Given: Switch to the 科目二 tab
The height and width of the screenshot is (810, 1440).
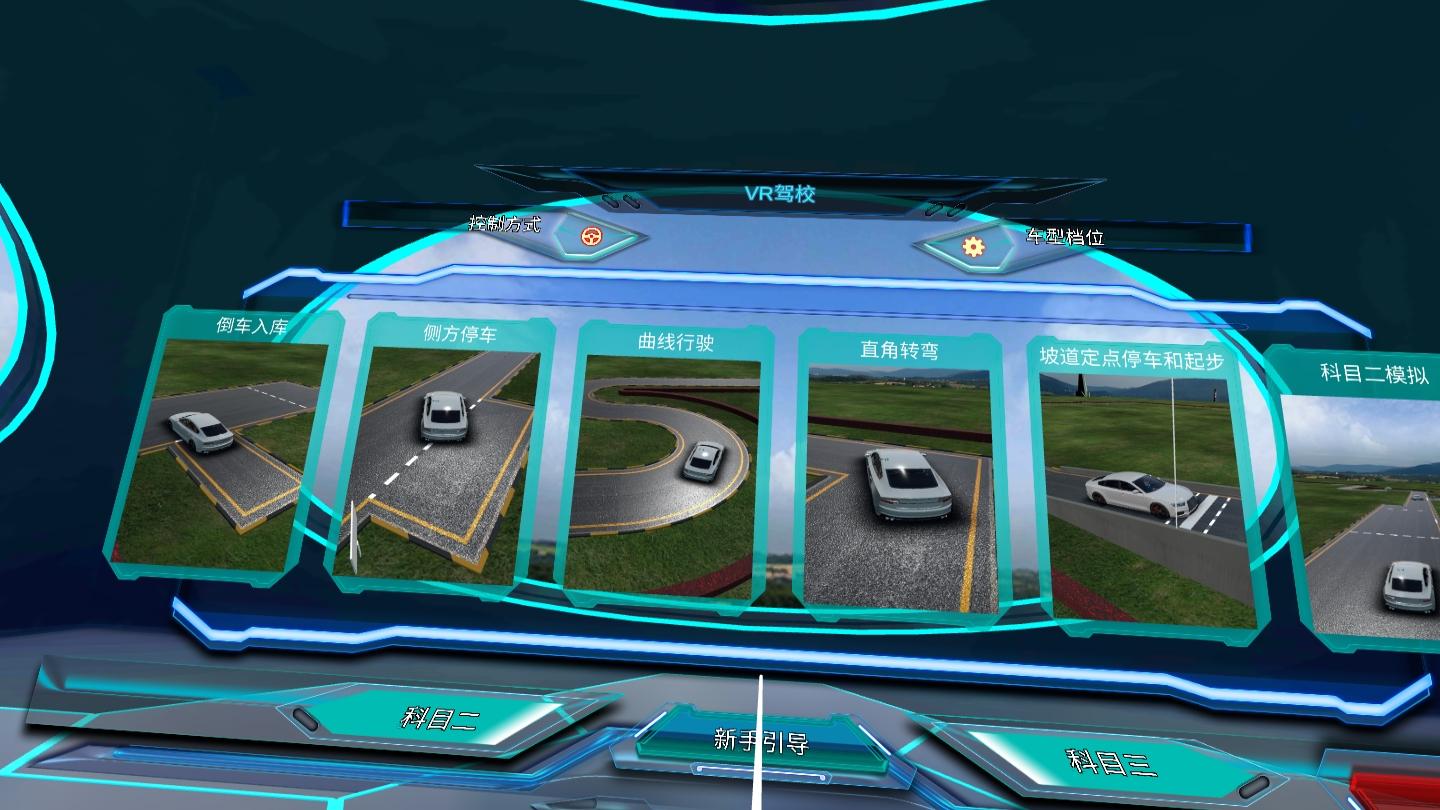Looking at the screenshot, I should click(440, 716).
